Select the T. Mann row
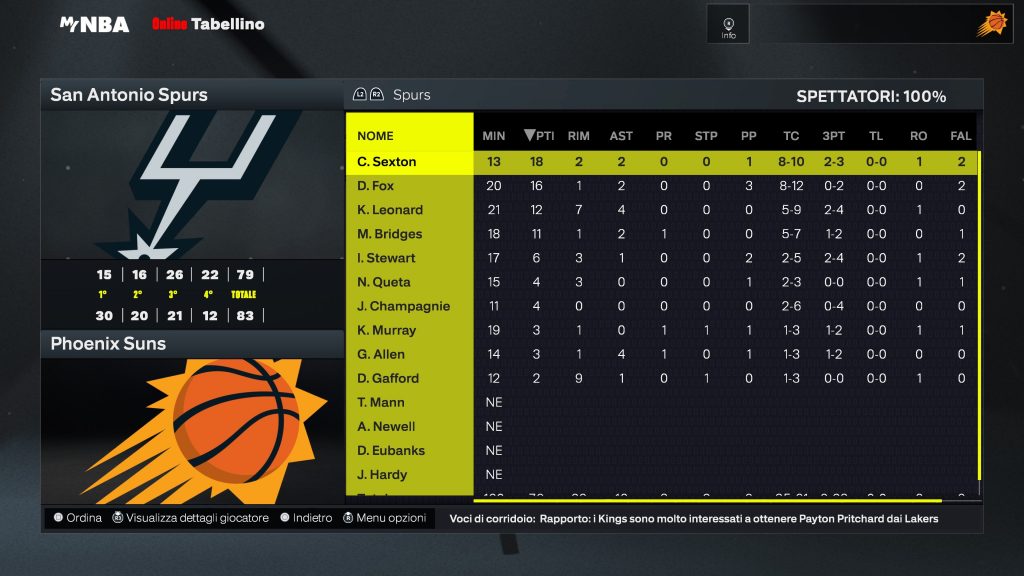Image resolution: width=1024 pixels, height=576 pixels. 381,402
